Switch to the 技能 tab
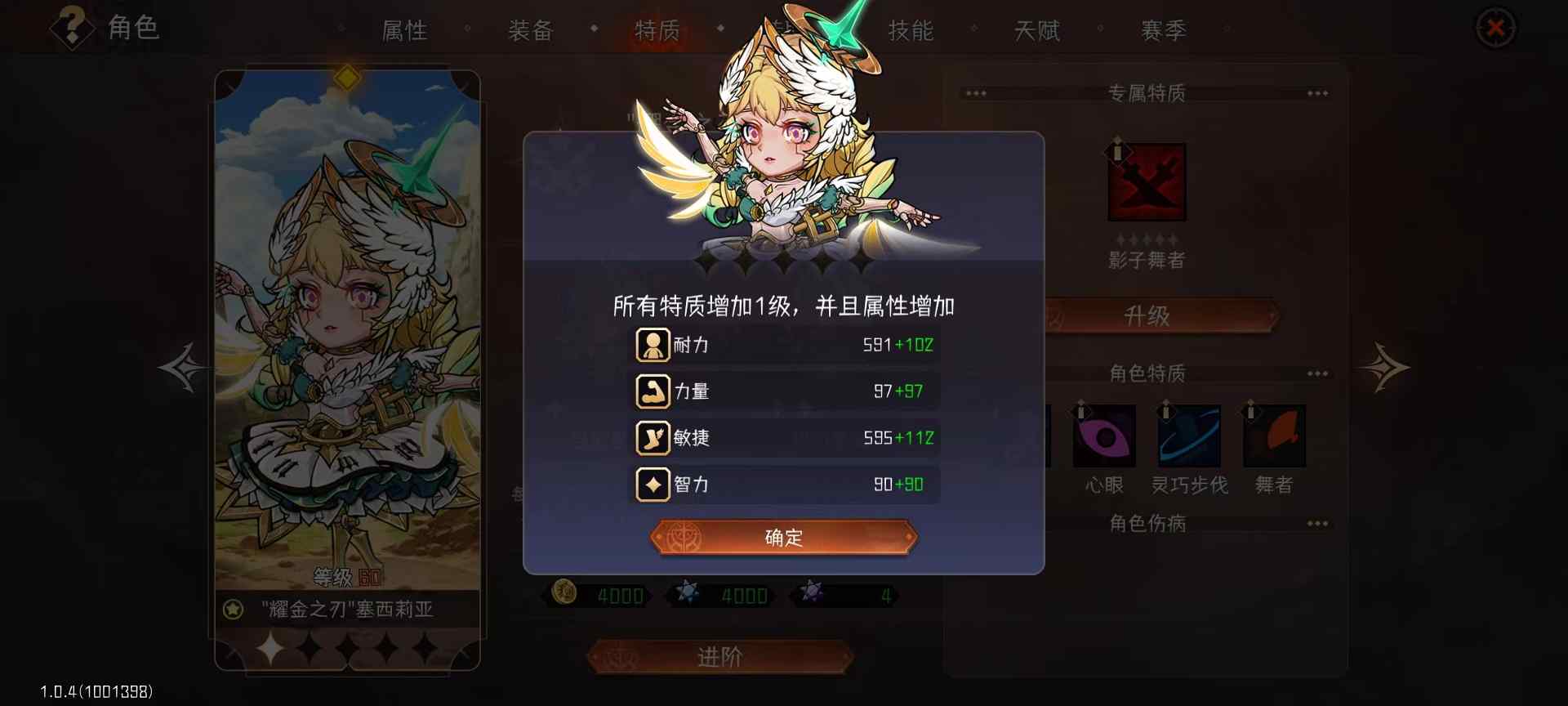The width and height of the screenshot is (1568, 706). [x=912, y=31]
